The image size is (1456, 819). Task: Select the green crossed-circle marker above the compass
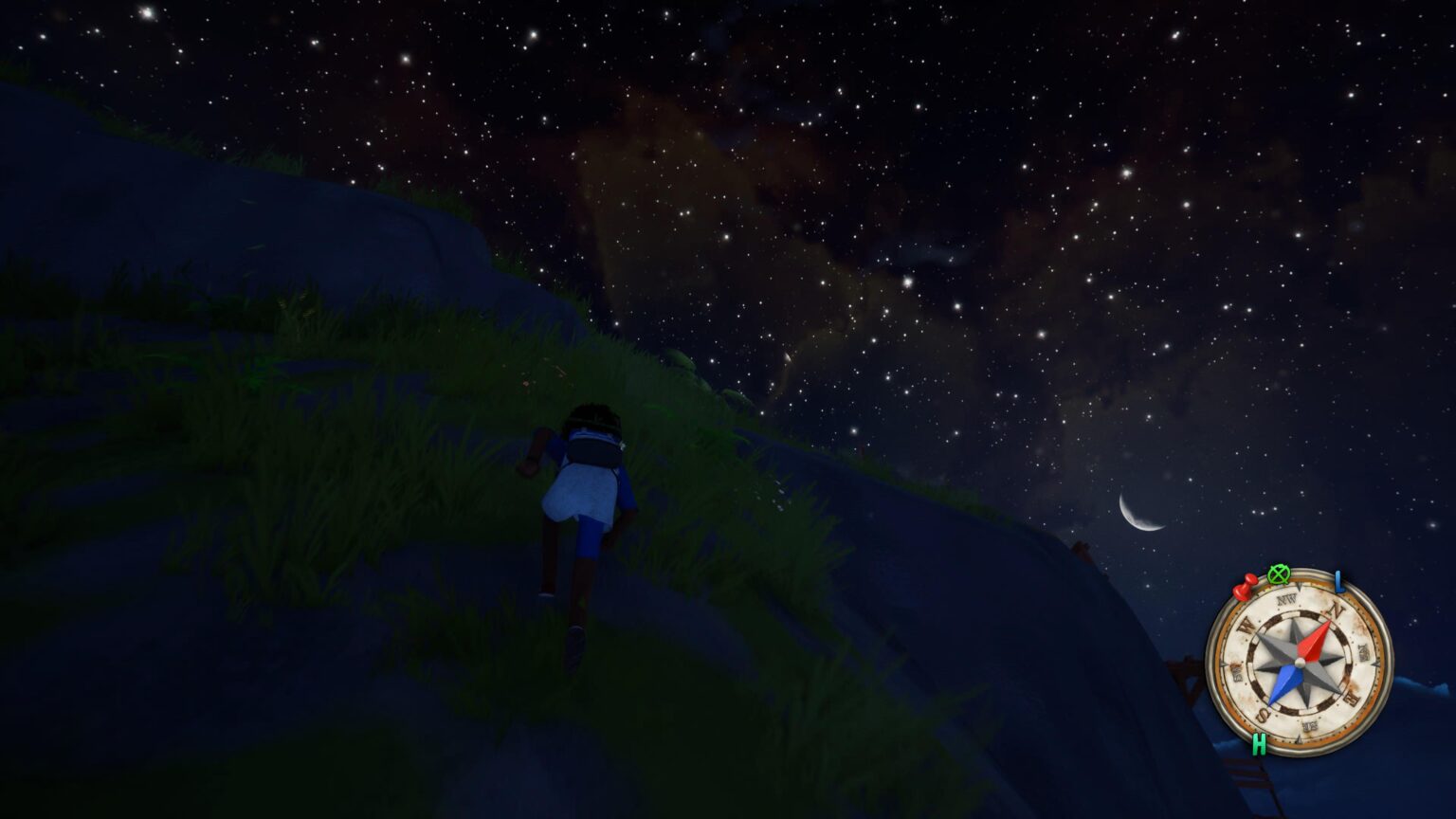click(x=1279, y=575)
